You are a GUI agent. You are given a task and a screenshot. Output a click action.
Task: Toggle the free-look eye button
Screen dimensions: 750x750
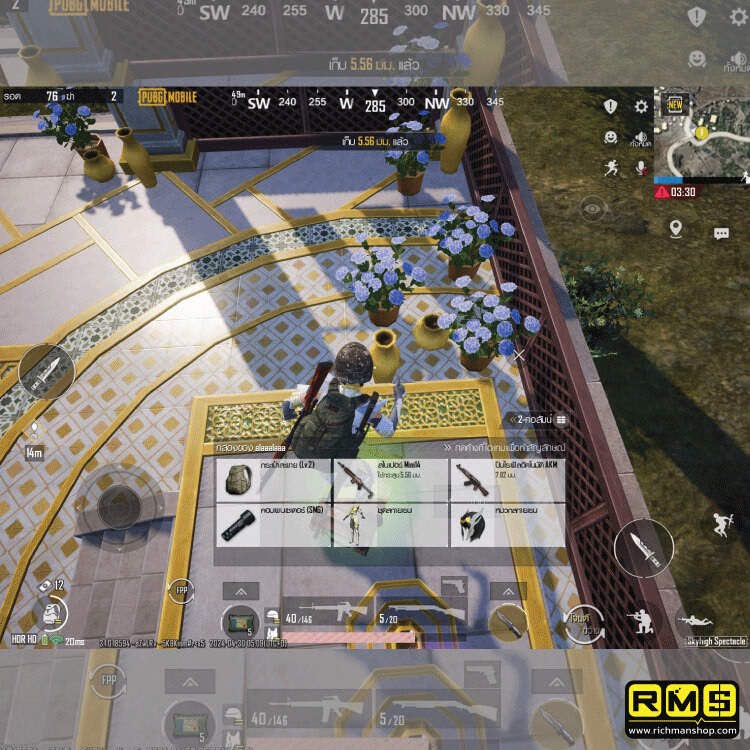click(594, 209)
